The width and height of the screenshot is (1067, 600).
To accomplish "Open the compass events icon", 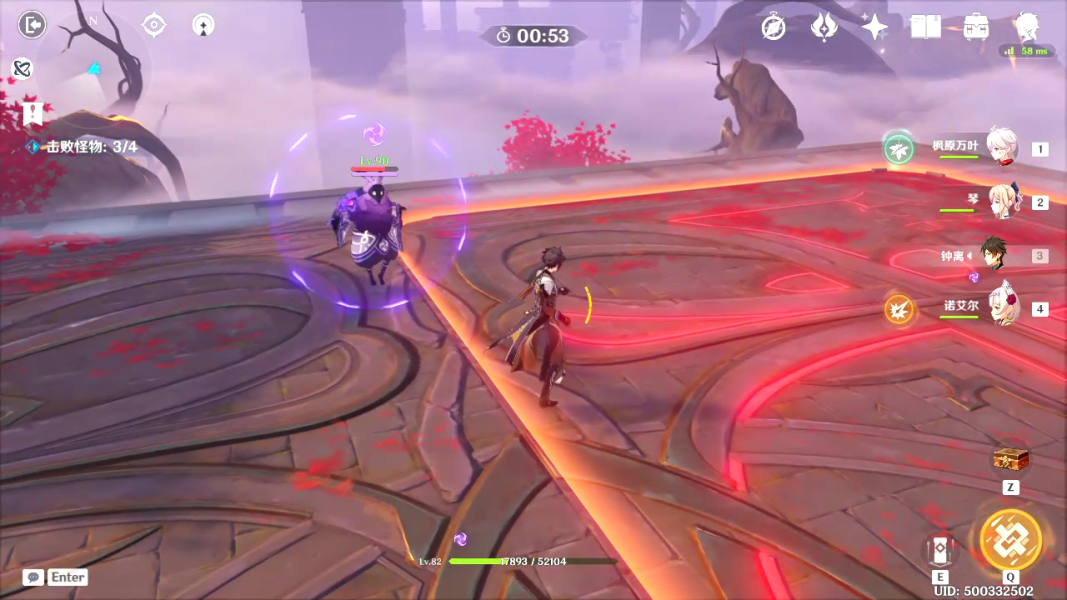I will point(773,27).
